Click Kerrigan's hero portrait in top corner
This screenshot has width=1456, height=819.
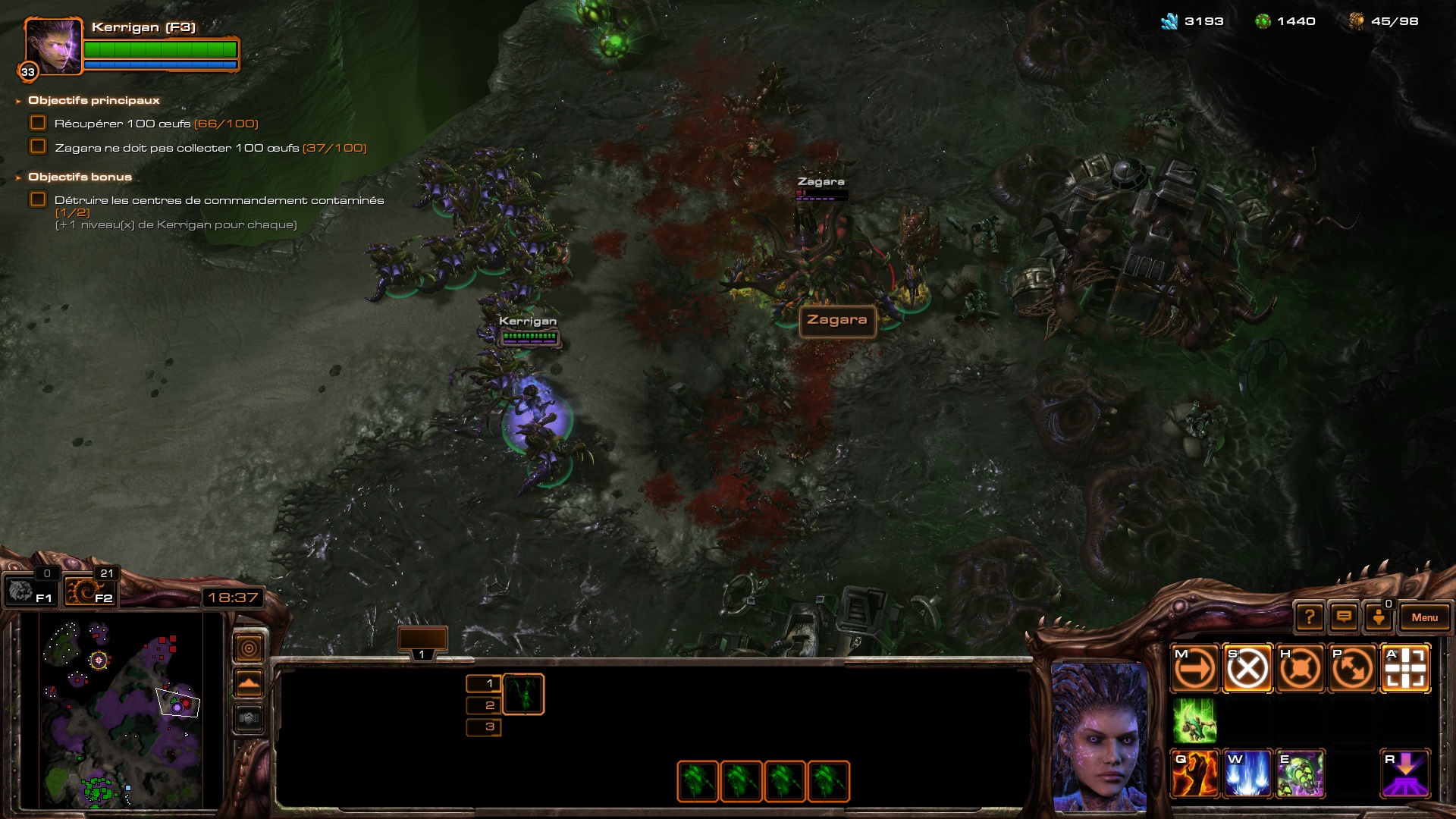tap(53, 47)
